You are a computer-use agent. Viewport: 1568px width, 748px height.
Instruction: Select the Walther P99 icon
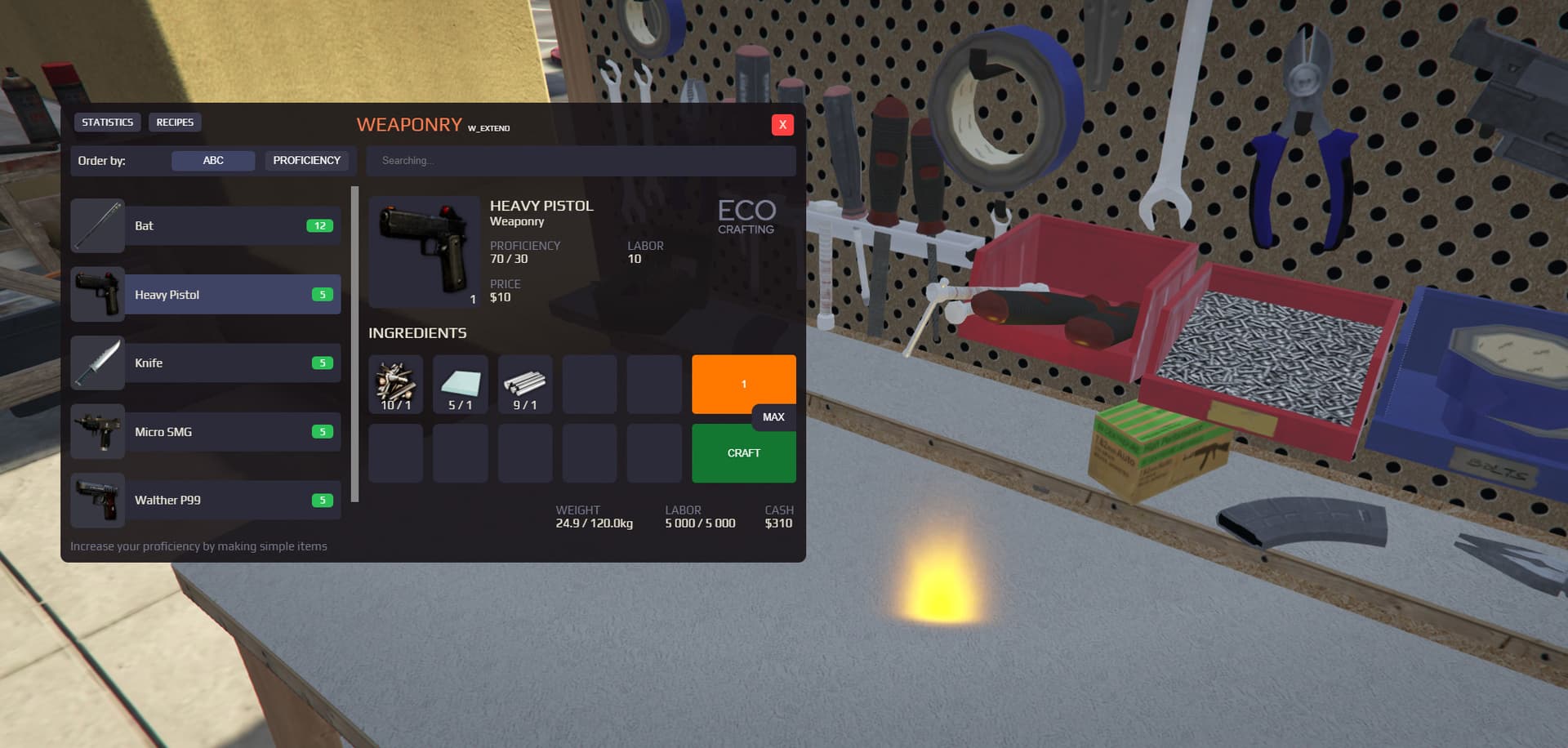tap(97, 500)
